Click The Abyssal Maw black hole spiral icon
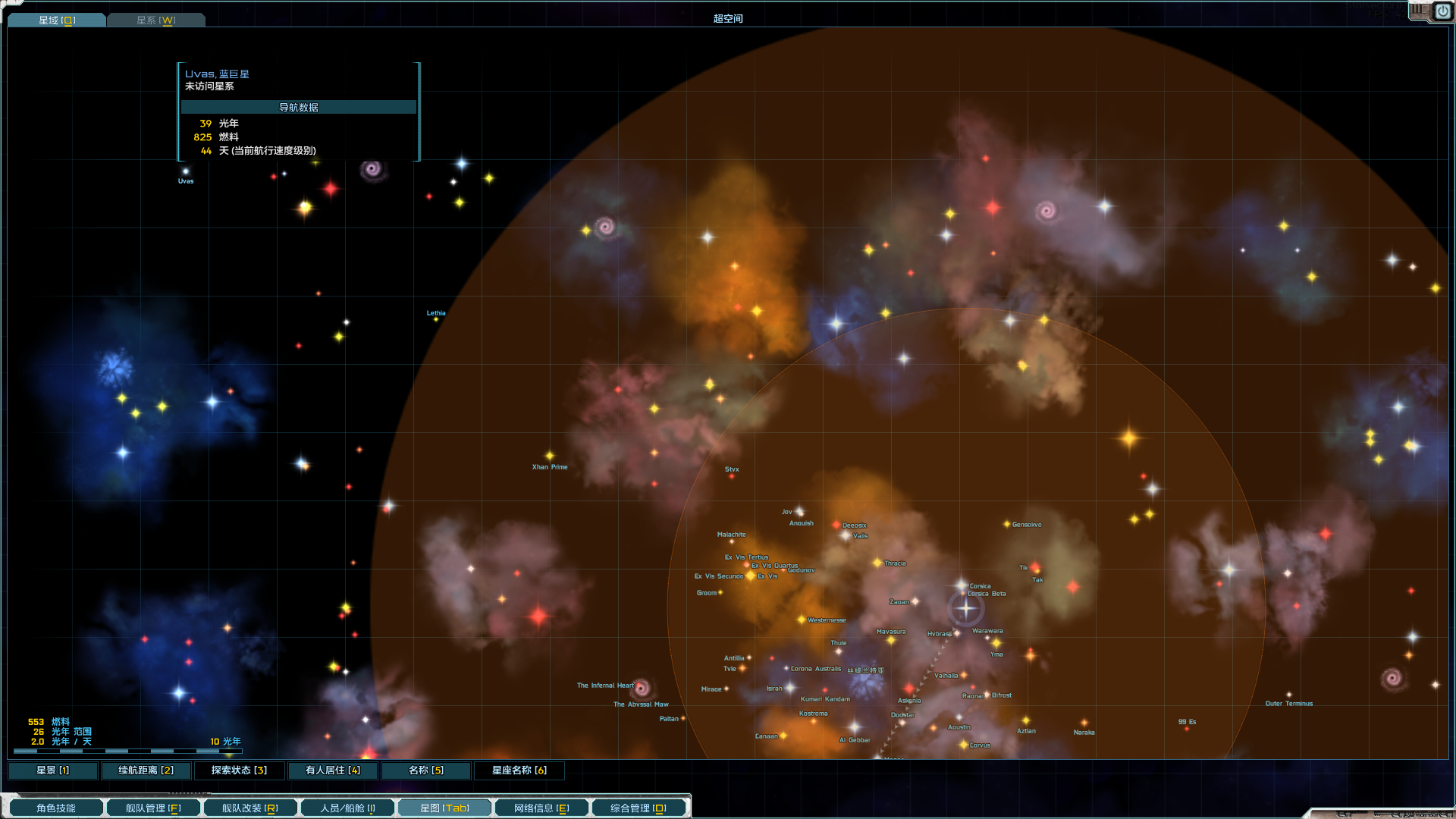Image resolution: width=1456 pixels, height=819 pixels. coord(641,689)
